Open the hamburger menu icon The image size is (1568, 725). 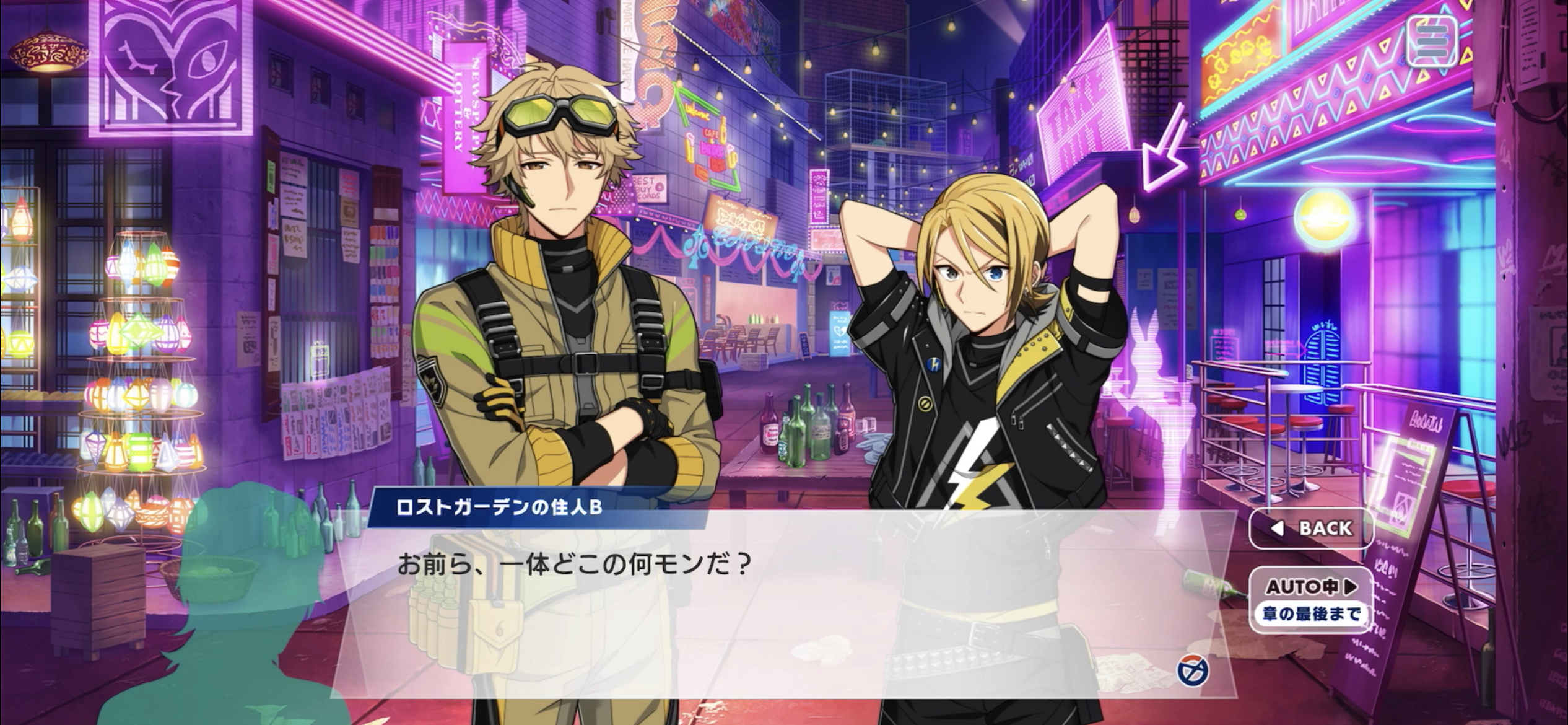(x=1431, y=42)
